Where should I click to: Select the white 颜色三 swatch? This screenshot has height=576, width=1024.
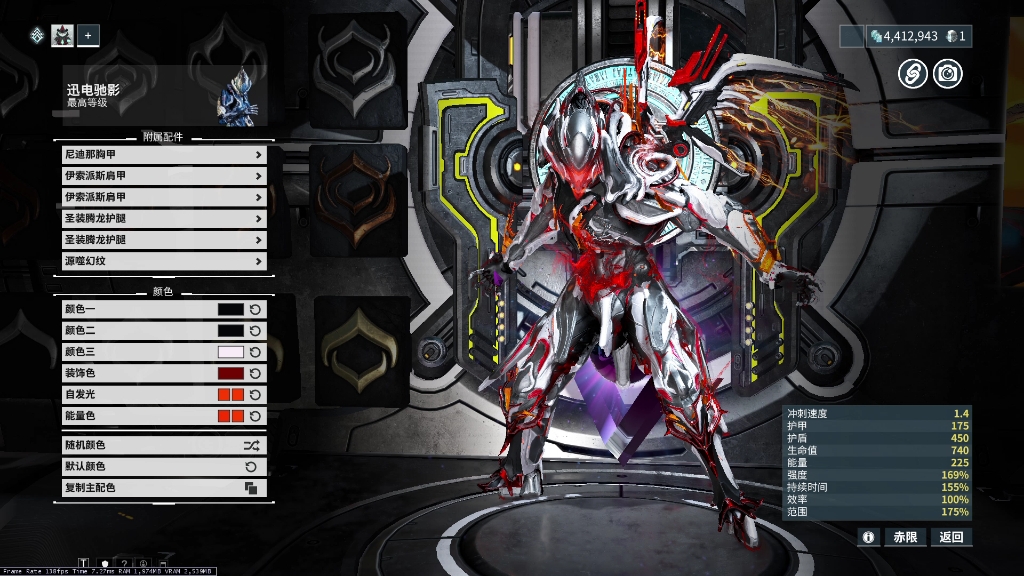[x=230, y=352]
